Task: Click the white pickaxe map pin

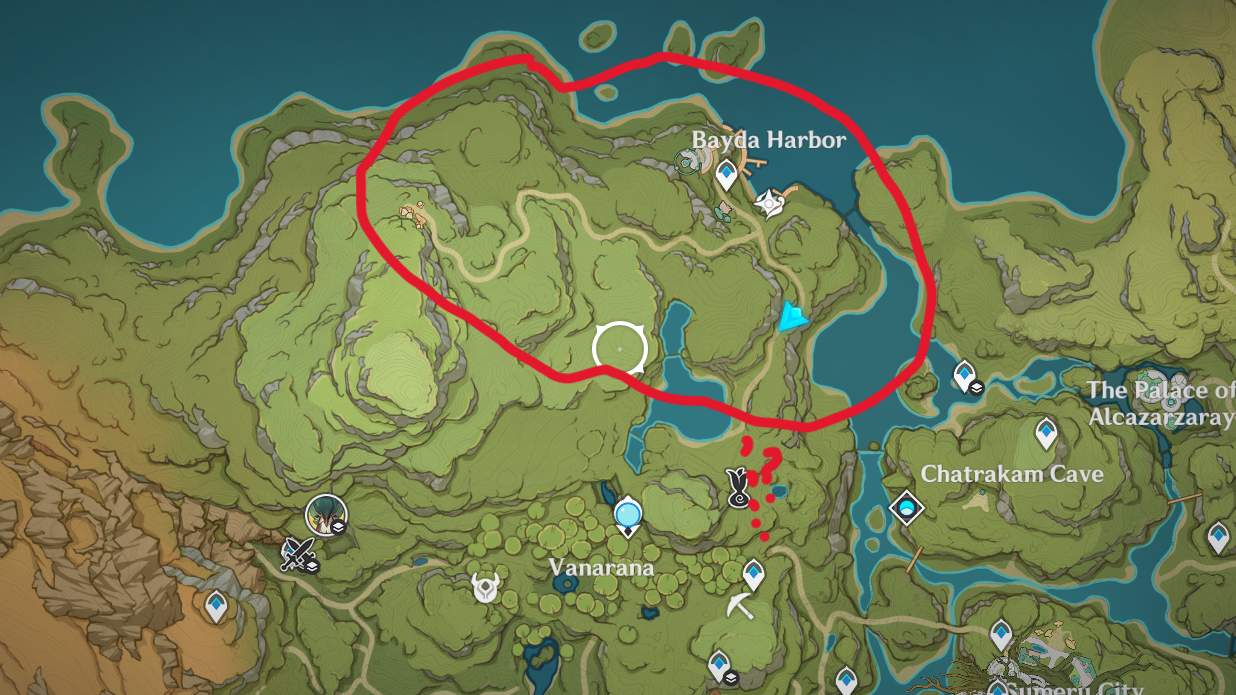Action: tap(740, 605)
